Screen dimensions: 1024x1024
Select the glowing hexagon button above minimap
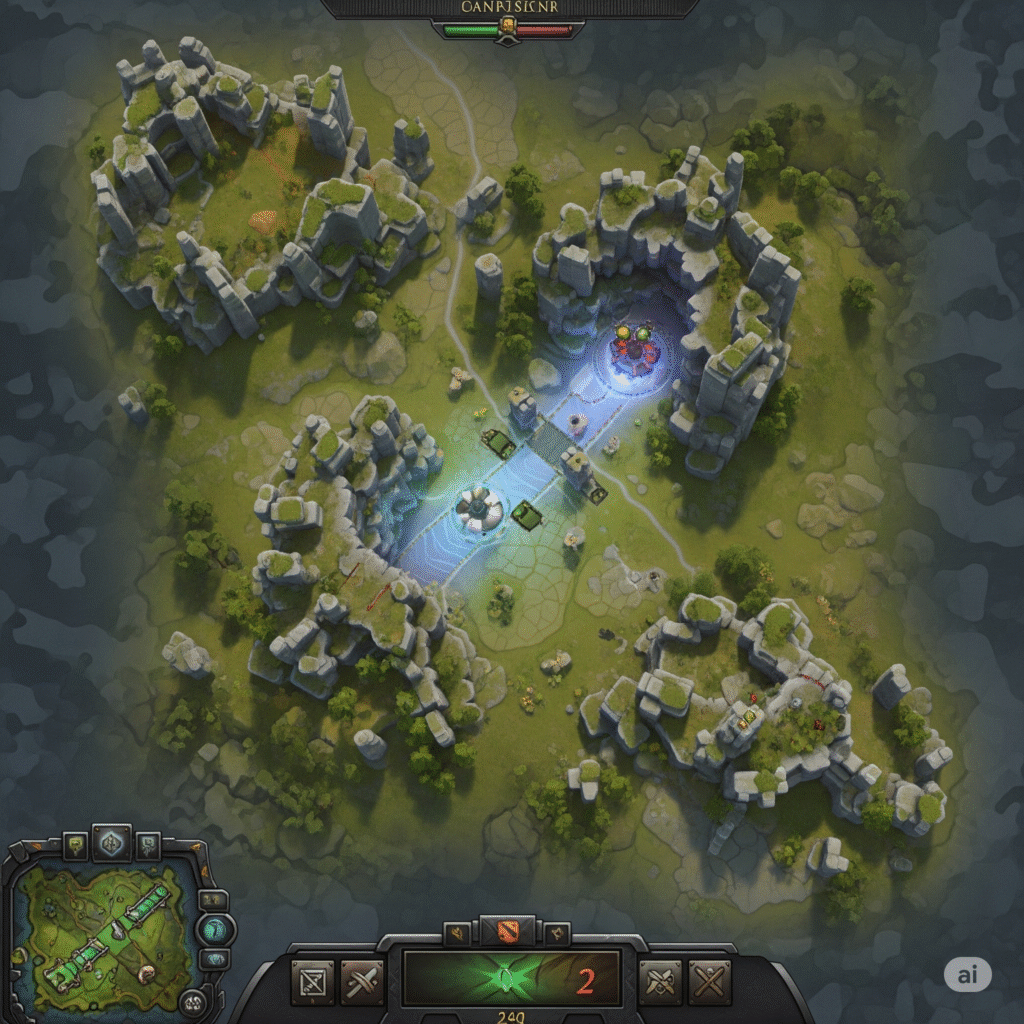111,844
